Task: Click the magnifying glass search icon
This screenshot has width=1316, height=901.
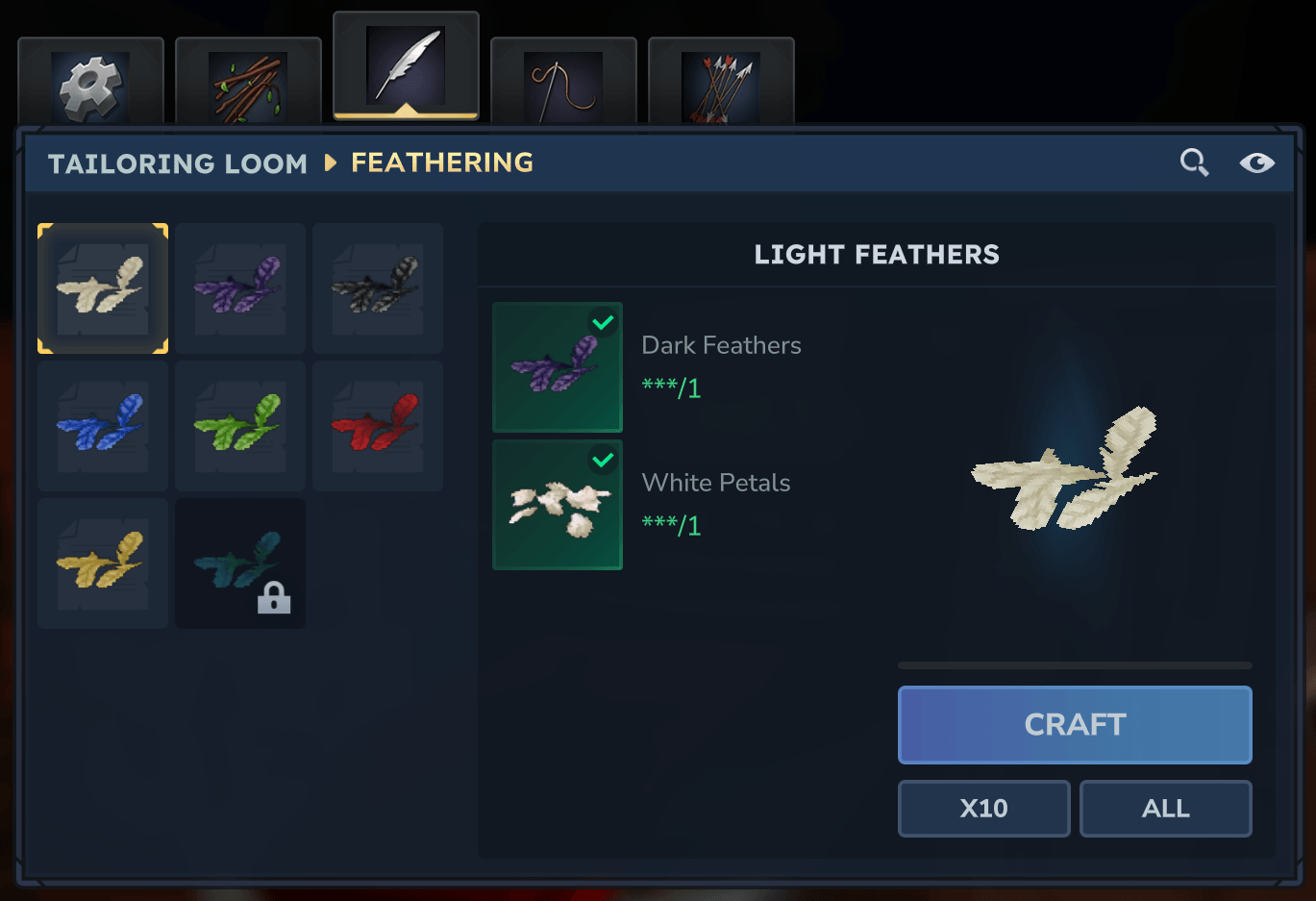Action: pos(1194,163)
